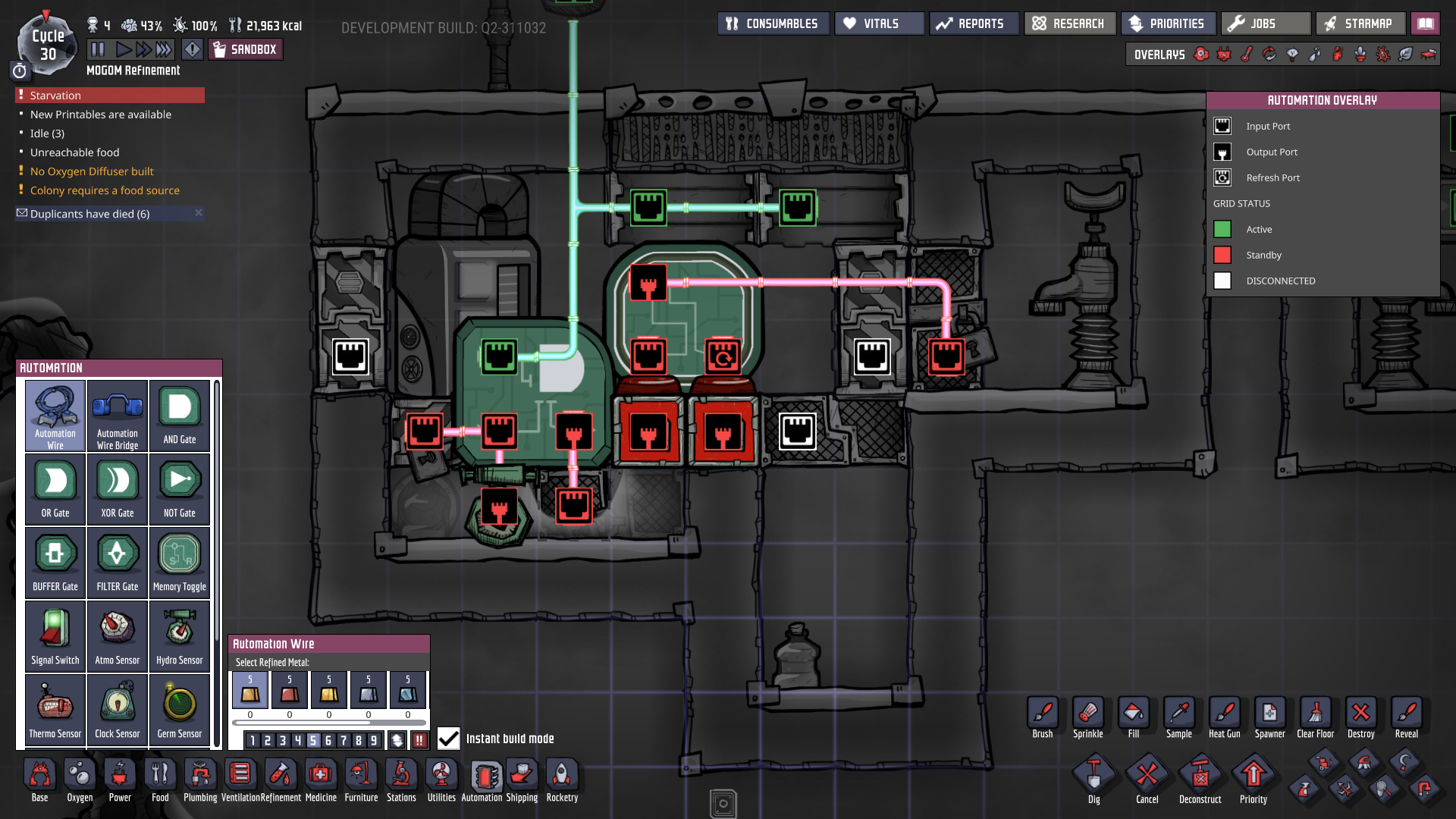The width and height of the screenshot is (1456, 819).
Task: Enable the power overlay
Action: pos(1223,55)
